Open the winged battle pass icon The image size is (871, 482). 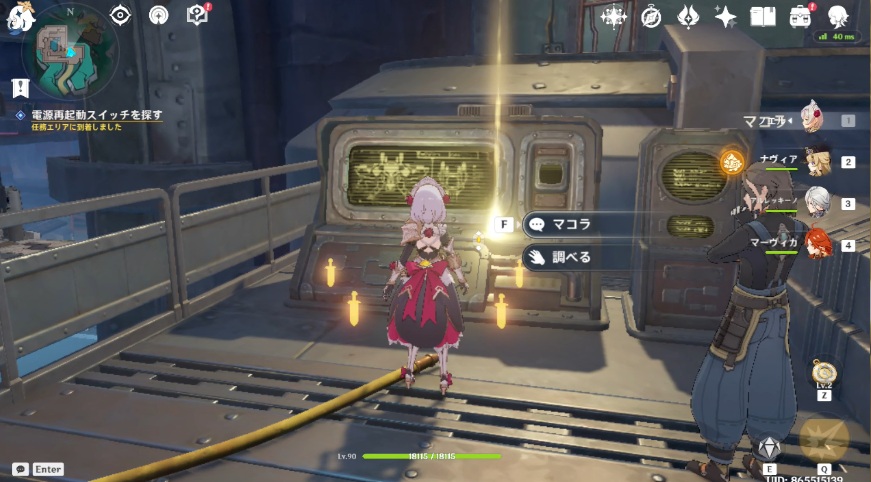point(689,17)
